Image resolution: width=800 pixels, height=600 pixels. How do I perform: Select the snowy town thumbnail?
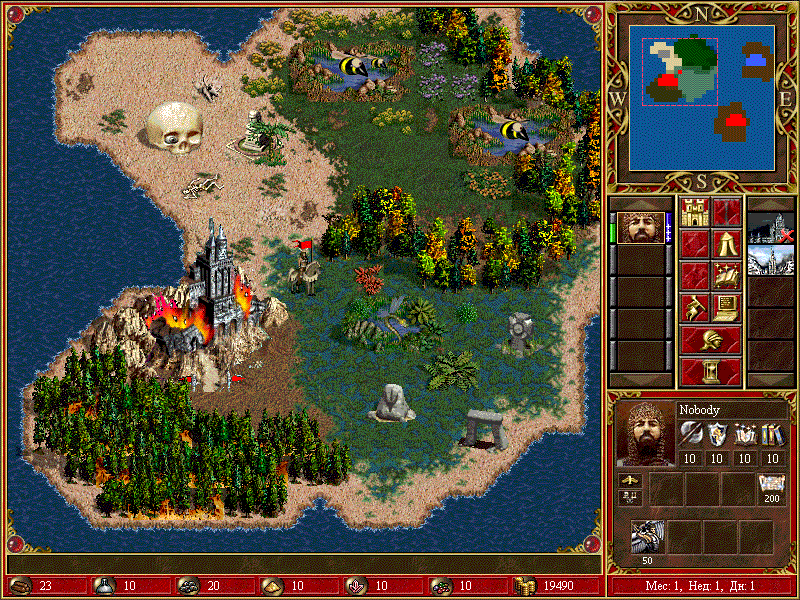(x=770, y=259)
